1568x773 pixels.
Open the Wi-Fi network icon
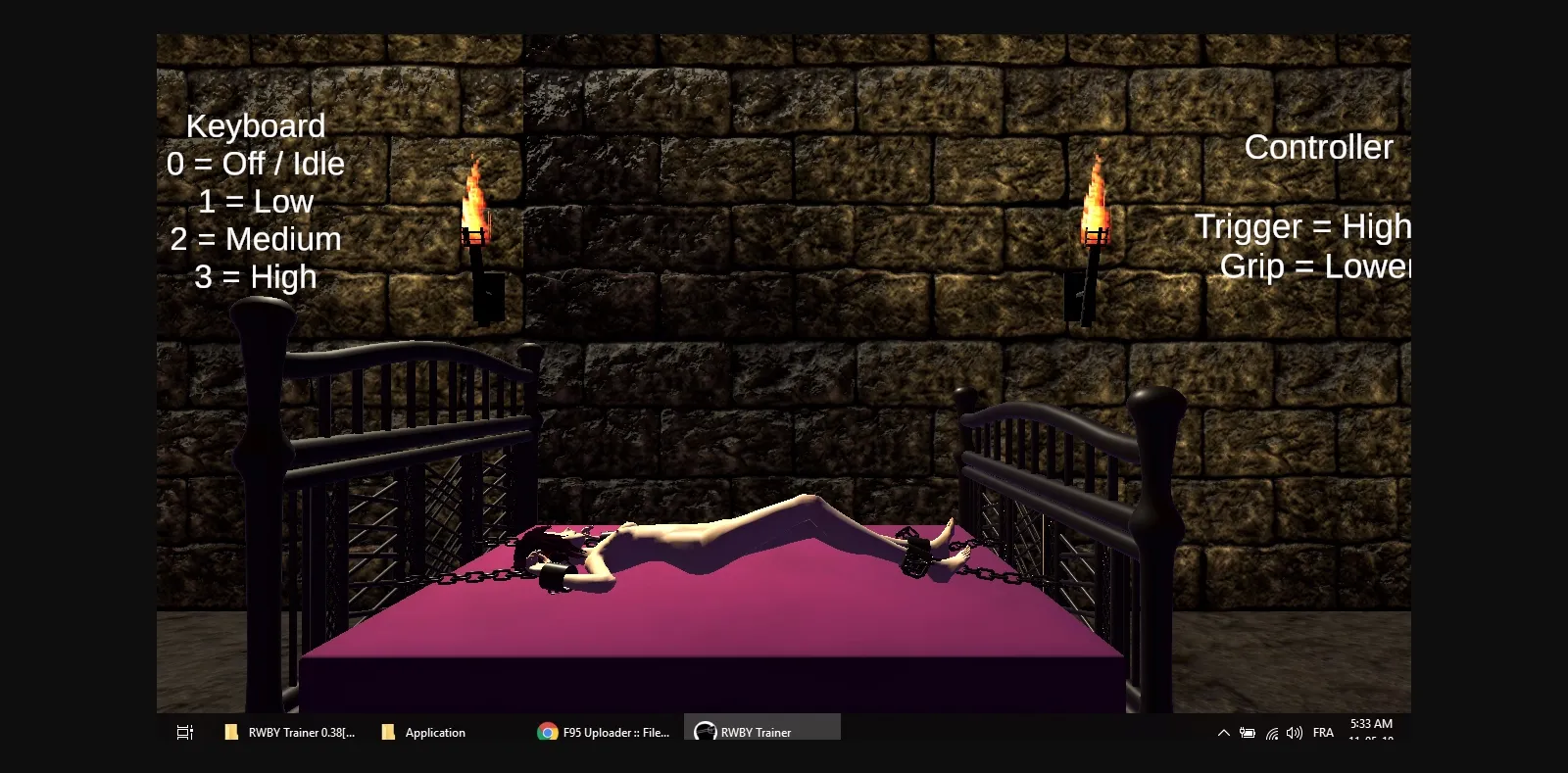1271,732
